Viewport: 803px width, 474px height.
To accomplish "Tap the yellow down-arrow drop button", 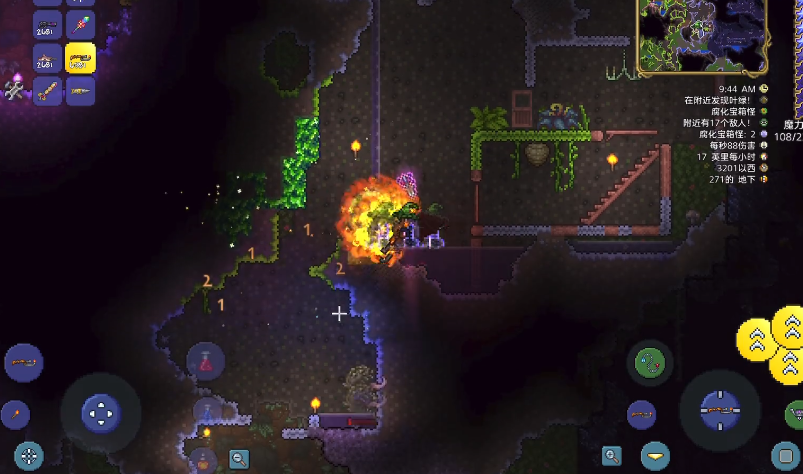I will [655, 456].
